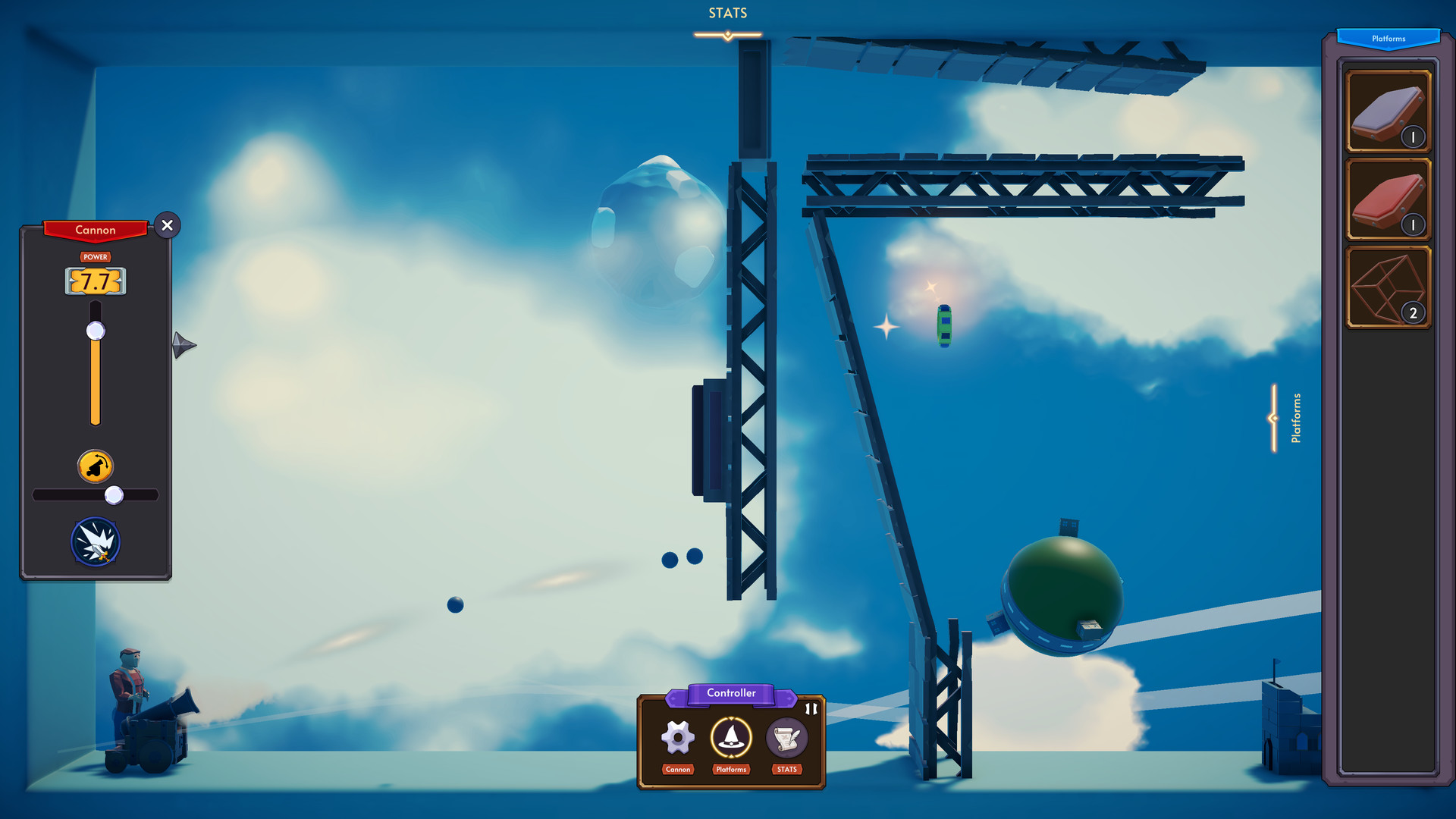The image size is (1456, 819).
Task: Click the explosion projectile icon below the sliders
Action: click(x=95, y=541)
